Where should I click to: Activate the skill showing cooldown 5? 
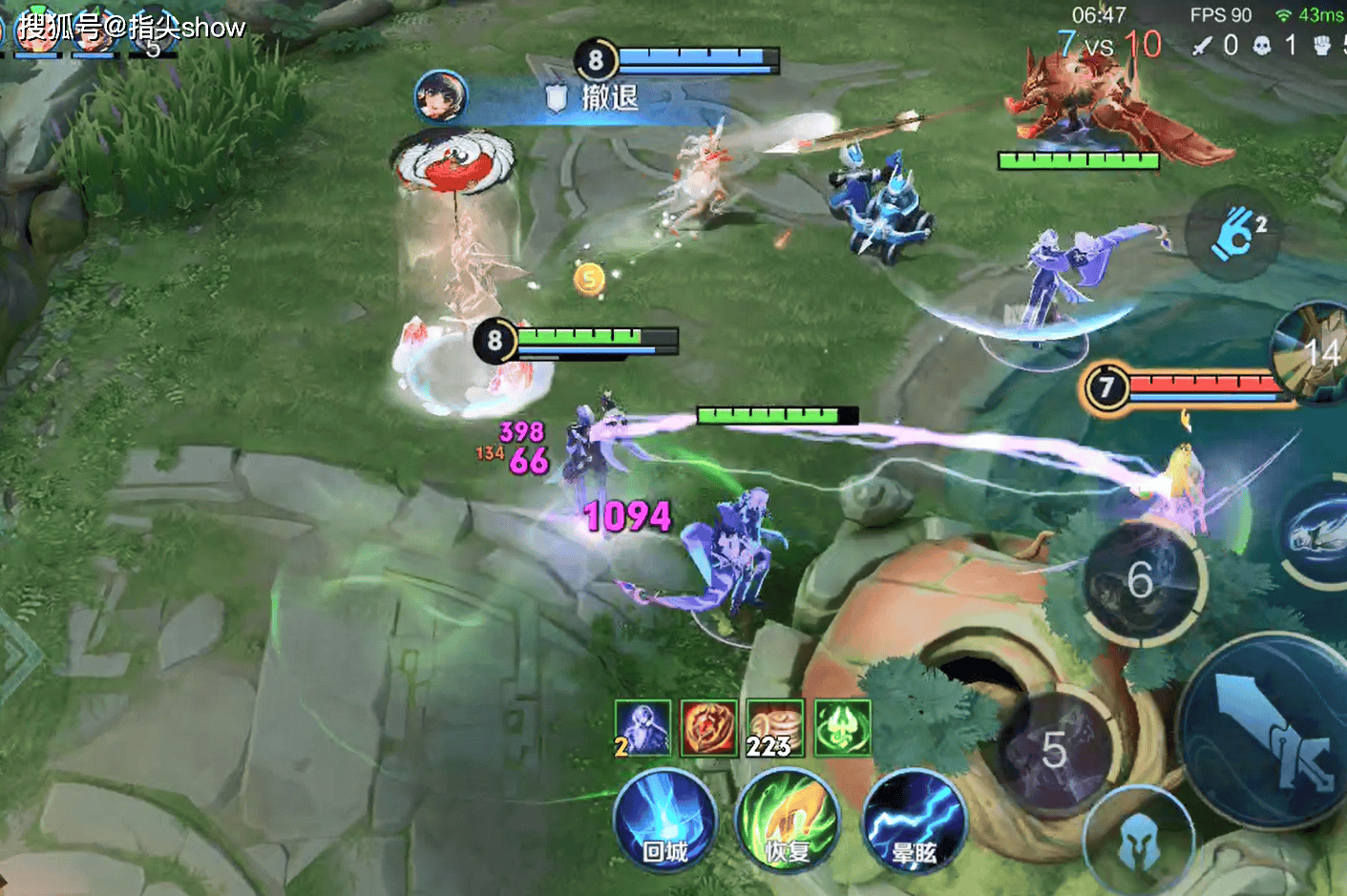point(1055,750)
